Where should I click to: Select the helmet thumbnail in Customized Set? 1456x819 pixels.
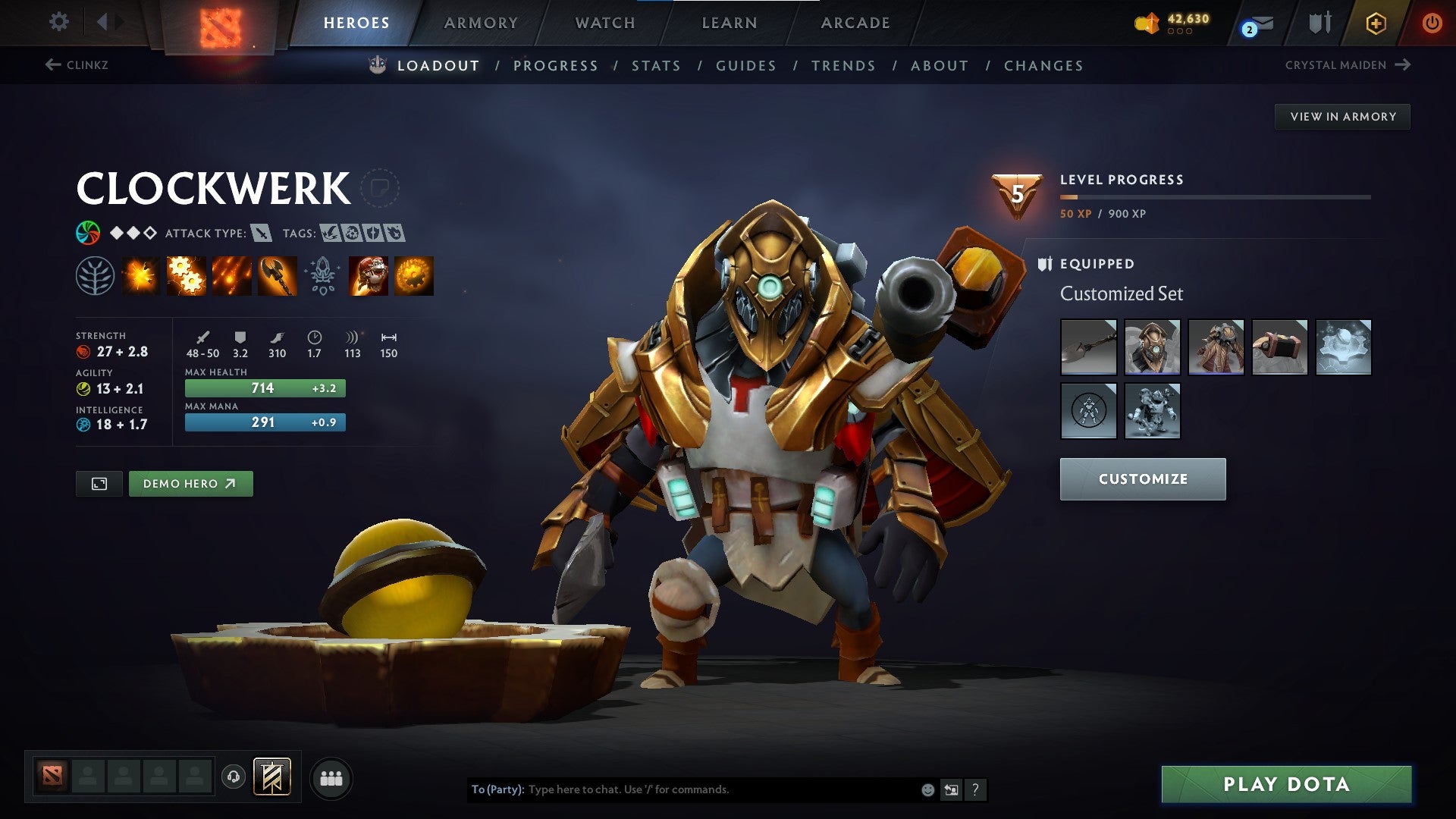coord(1152,348)
